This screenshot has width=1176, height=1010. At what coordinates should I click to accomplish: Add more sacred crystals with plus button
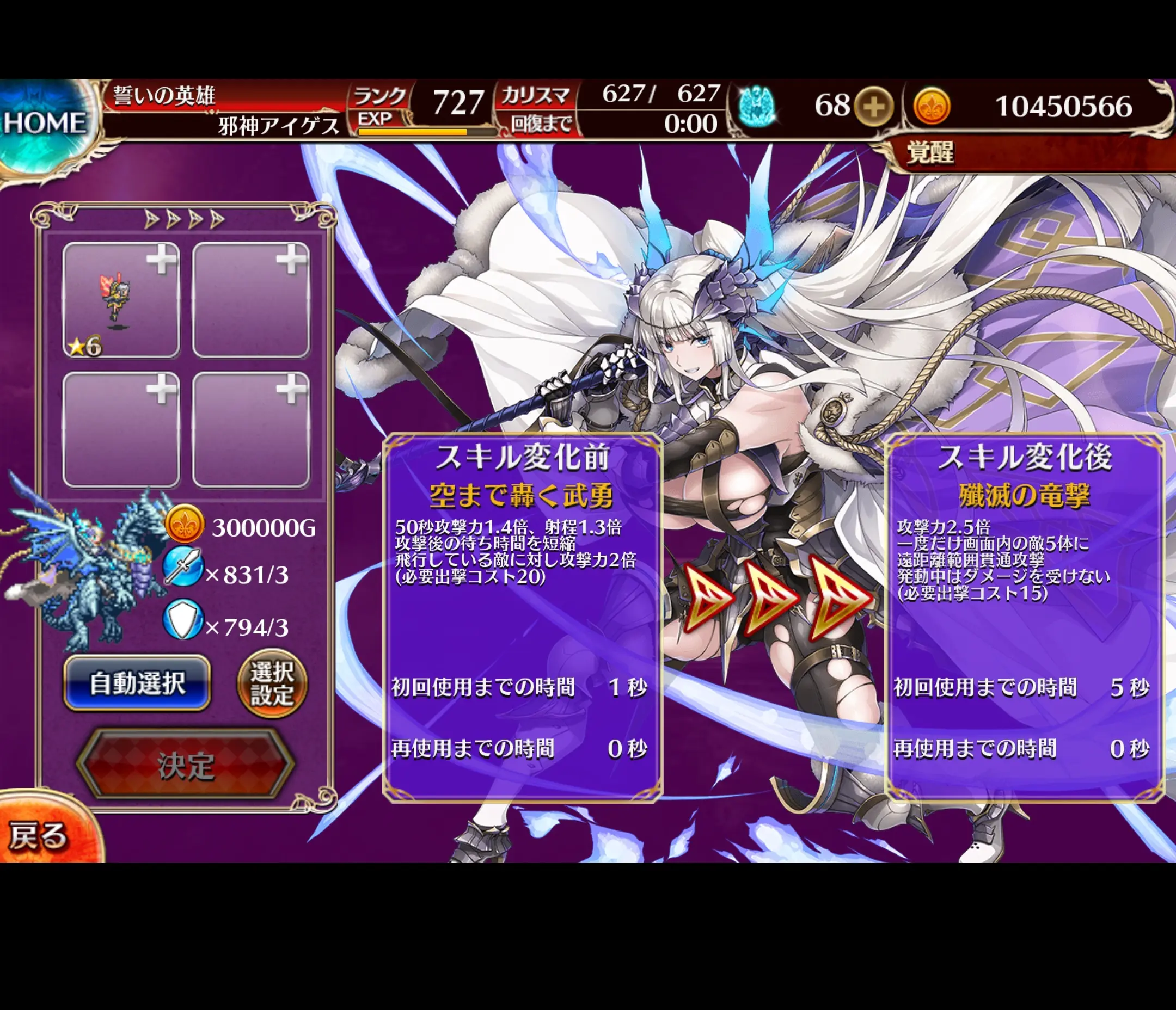(x=873, y=106)
